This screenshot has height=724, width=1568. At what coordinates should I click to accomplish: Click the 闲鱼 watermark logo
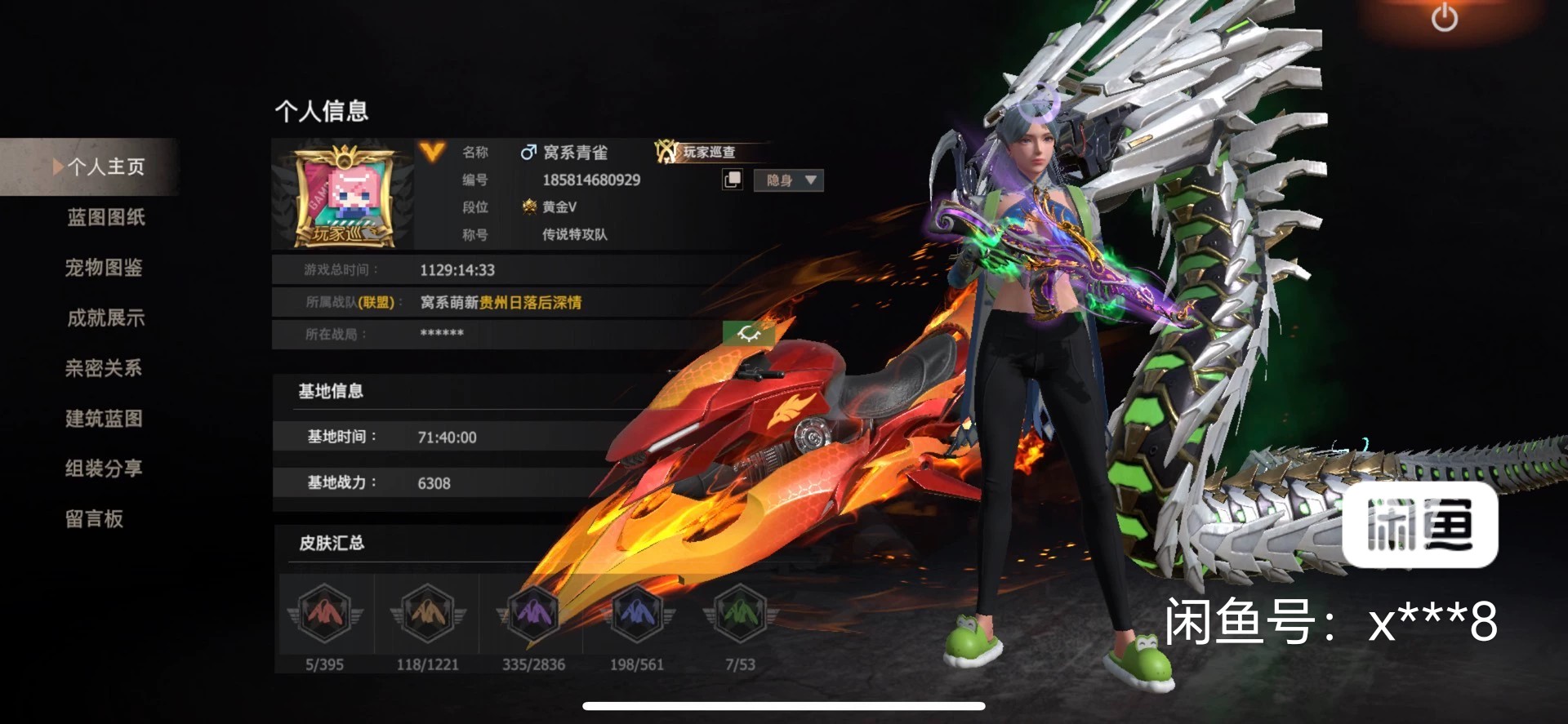pyautogui.click(x=1419, y=525)
